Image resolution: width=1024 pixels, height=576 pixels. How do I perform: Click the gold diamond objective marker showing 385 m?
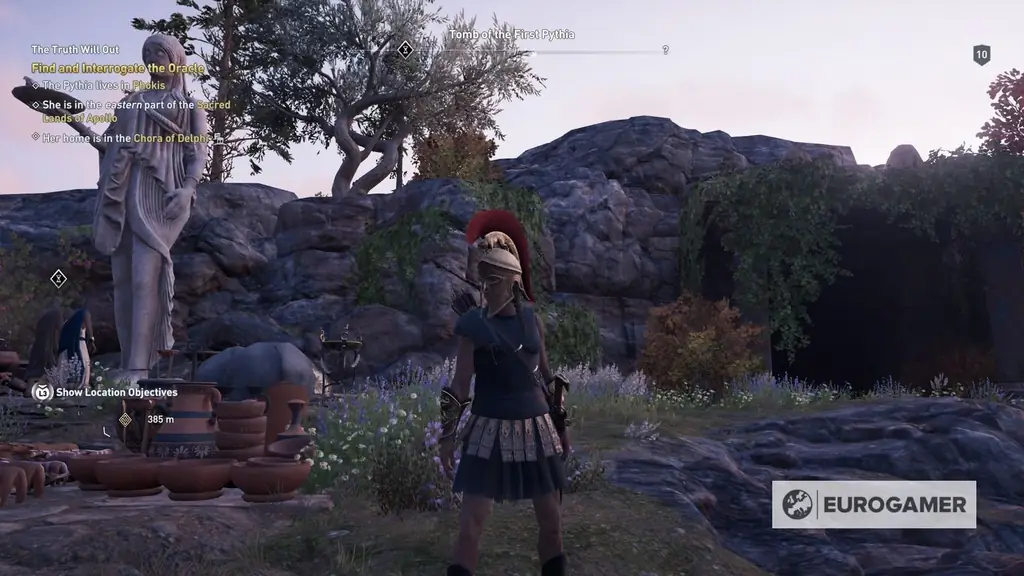125,419
